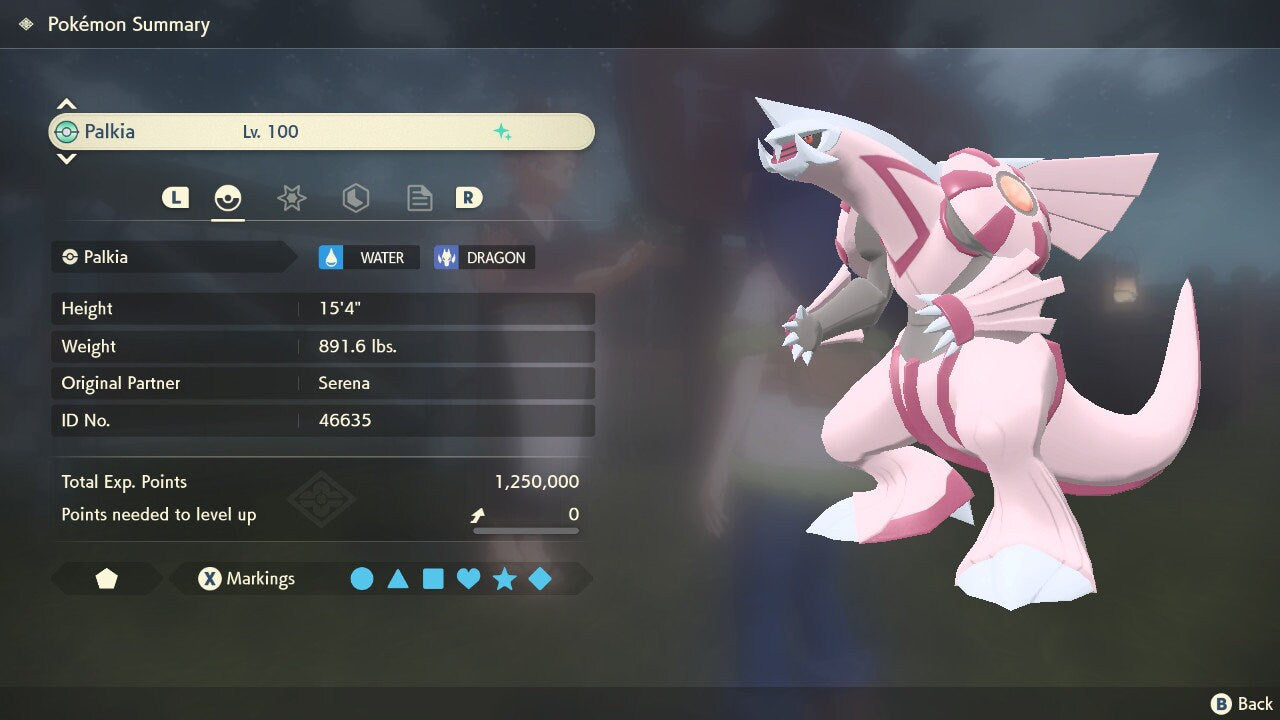
Task: Toggle the star marking
Action: click(x=504, y=579)
